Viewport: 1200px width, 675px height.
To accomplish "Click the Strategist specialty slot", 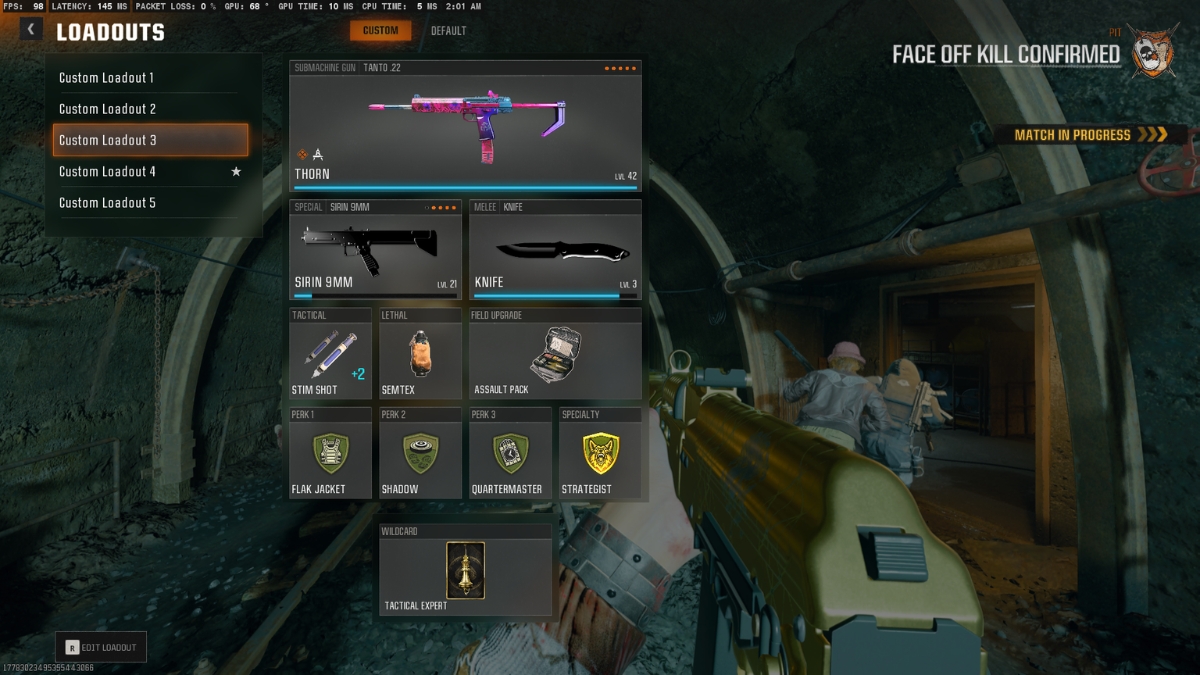I will pos(600,453).
